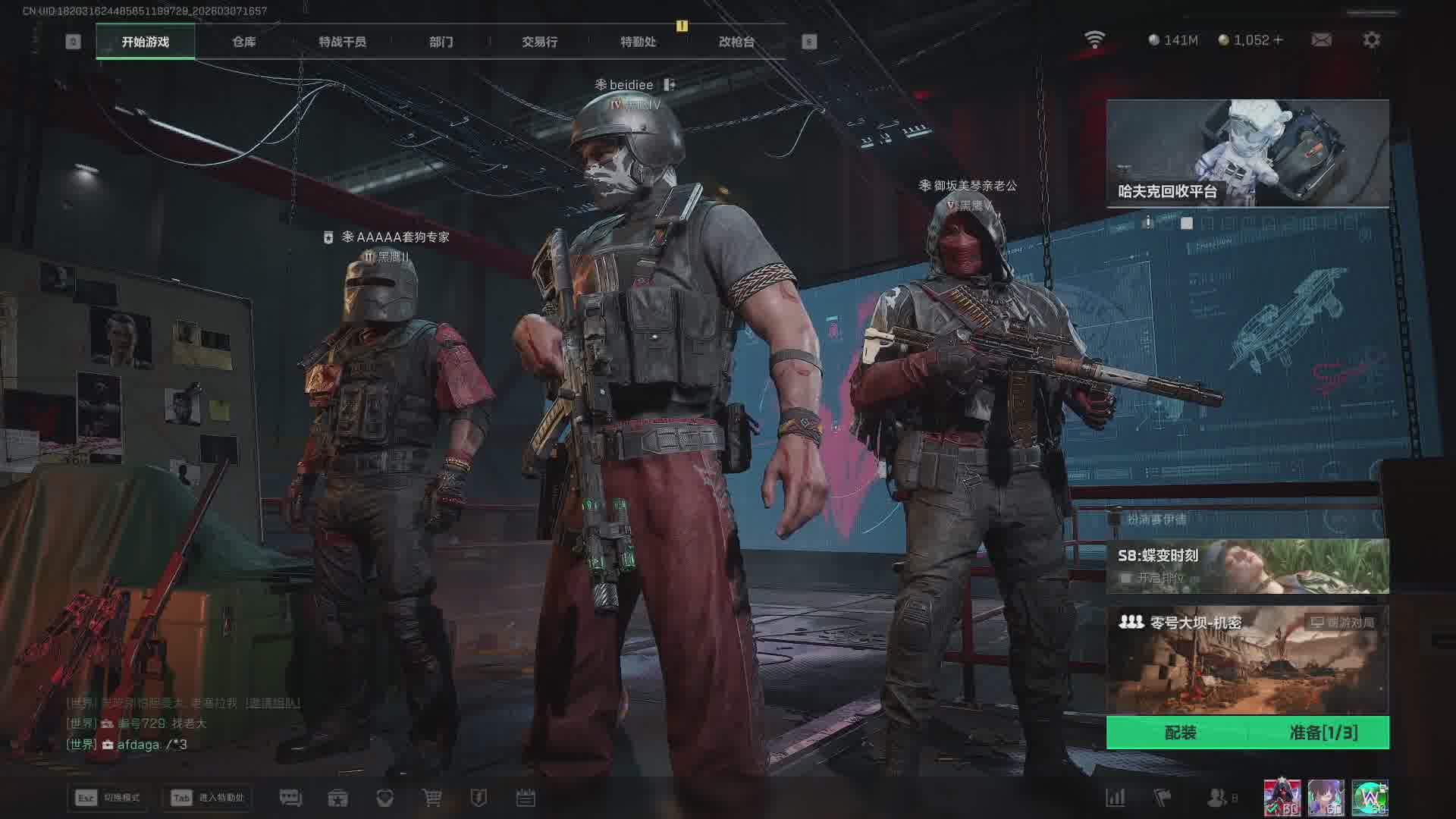This screenshot has height=819, width=1456.
Task: Go to the 交易行 trading house tab
Action: click(x=539, y=42)
